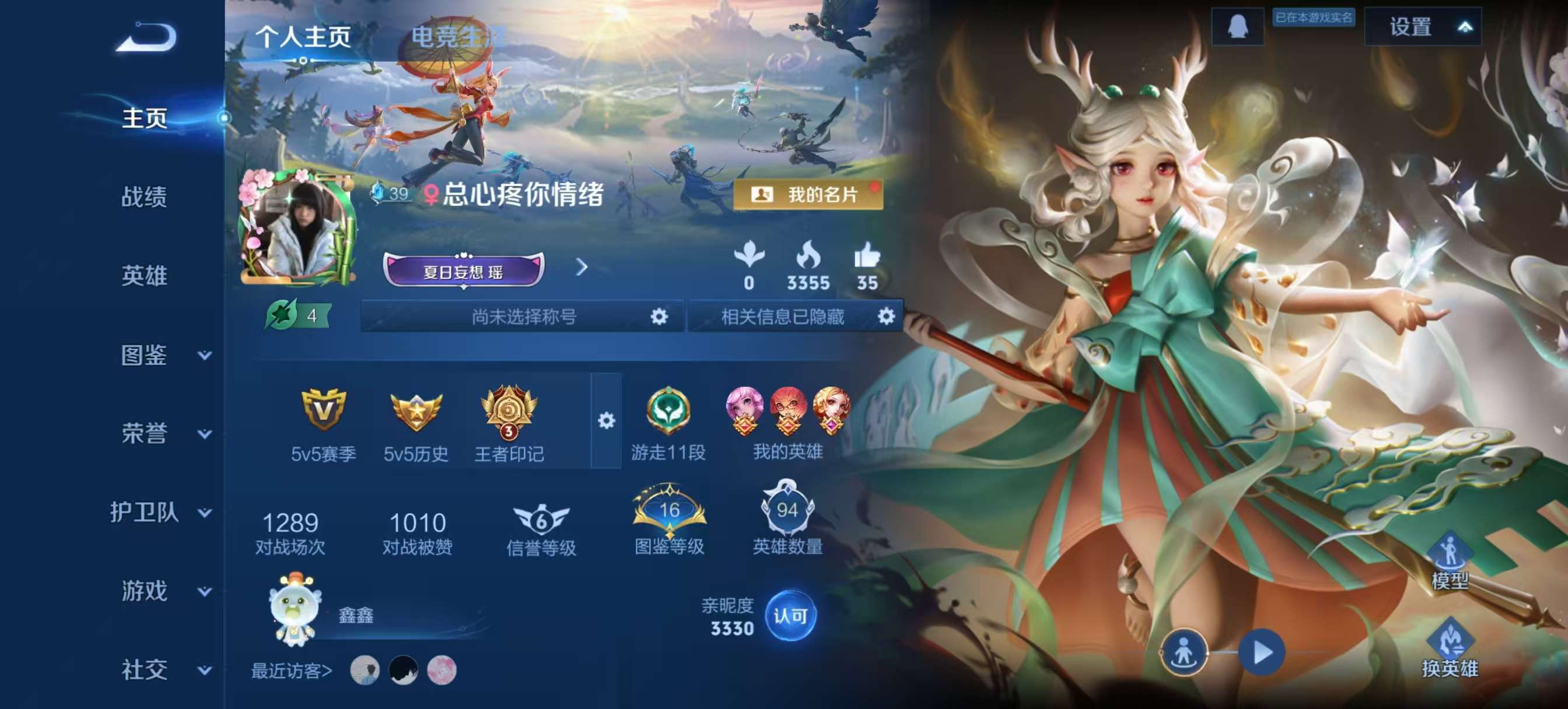Open gear next to 相关信息已隐藏
Image resolution: width=1568 pixels, height=709 pixels.
[x=886, y=317]
